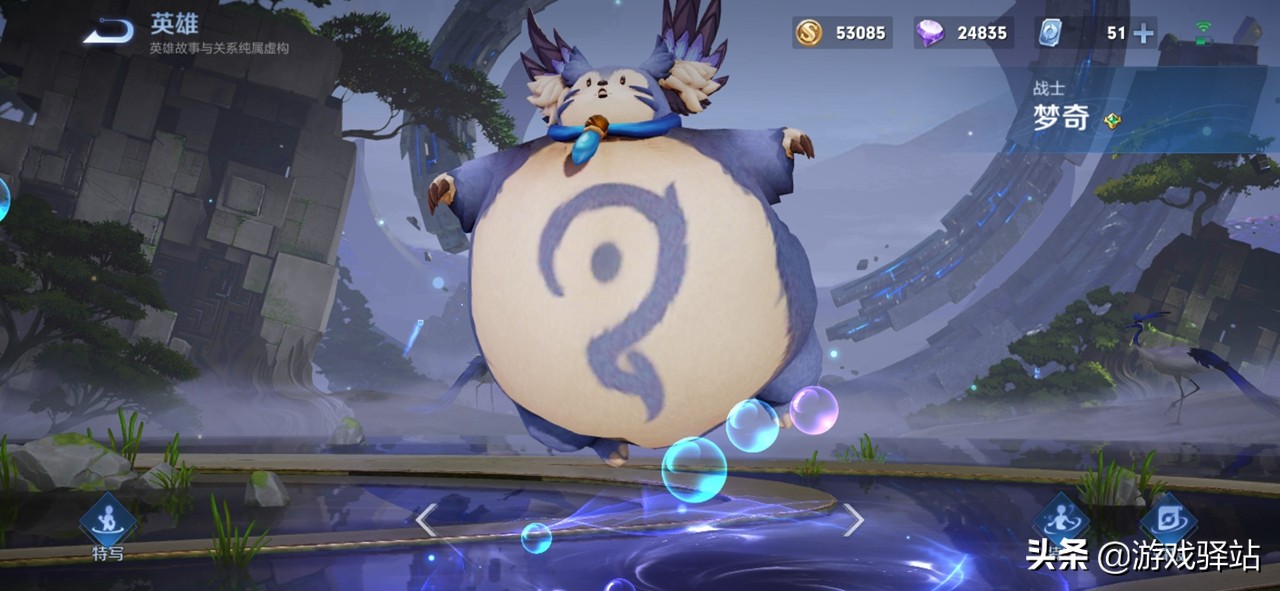Open the gold coin currency display
This screenshot has height=591, width=1280.
tap(842, 33)
